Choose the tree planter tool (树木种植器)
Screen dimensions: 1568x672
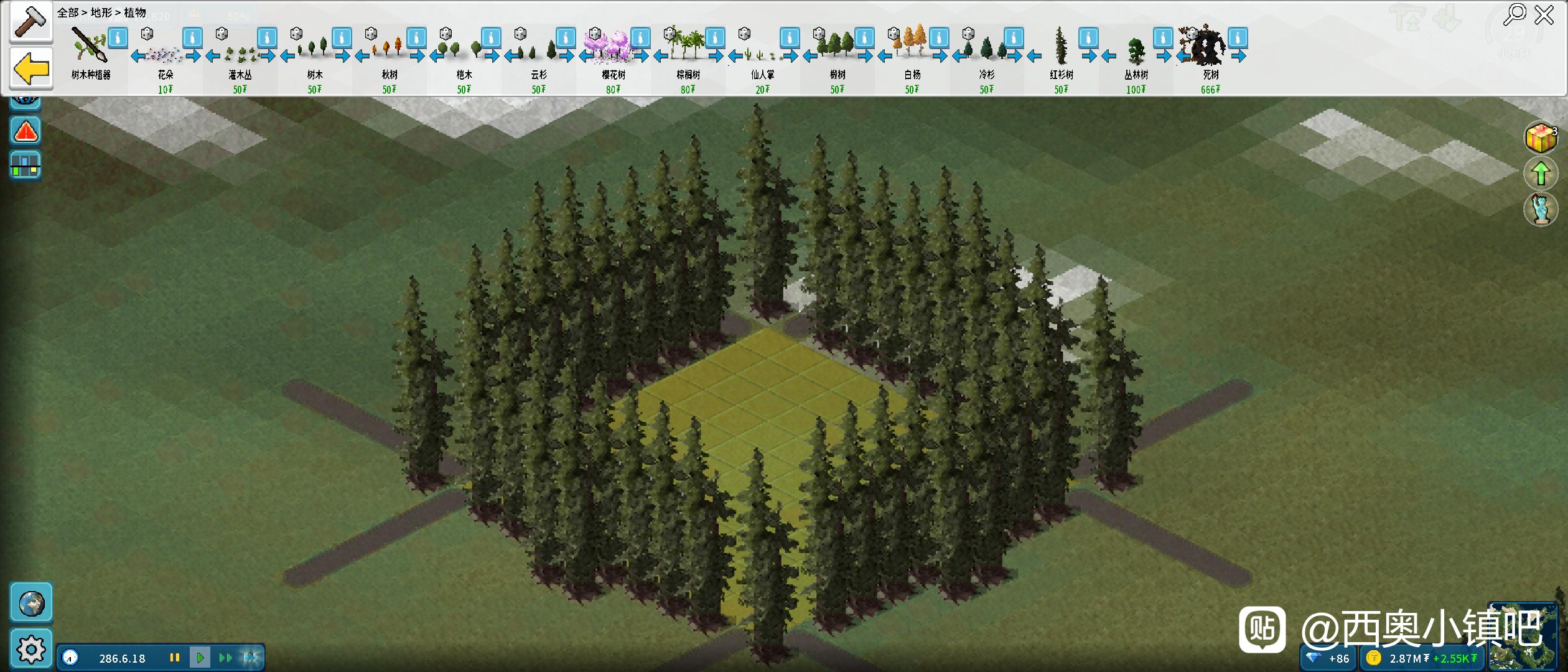(90, 49)
